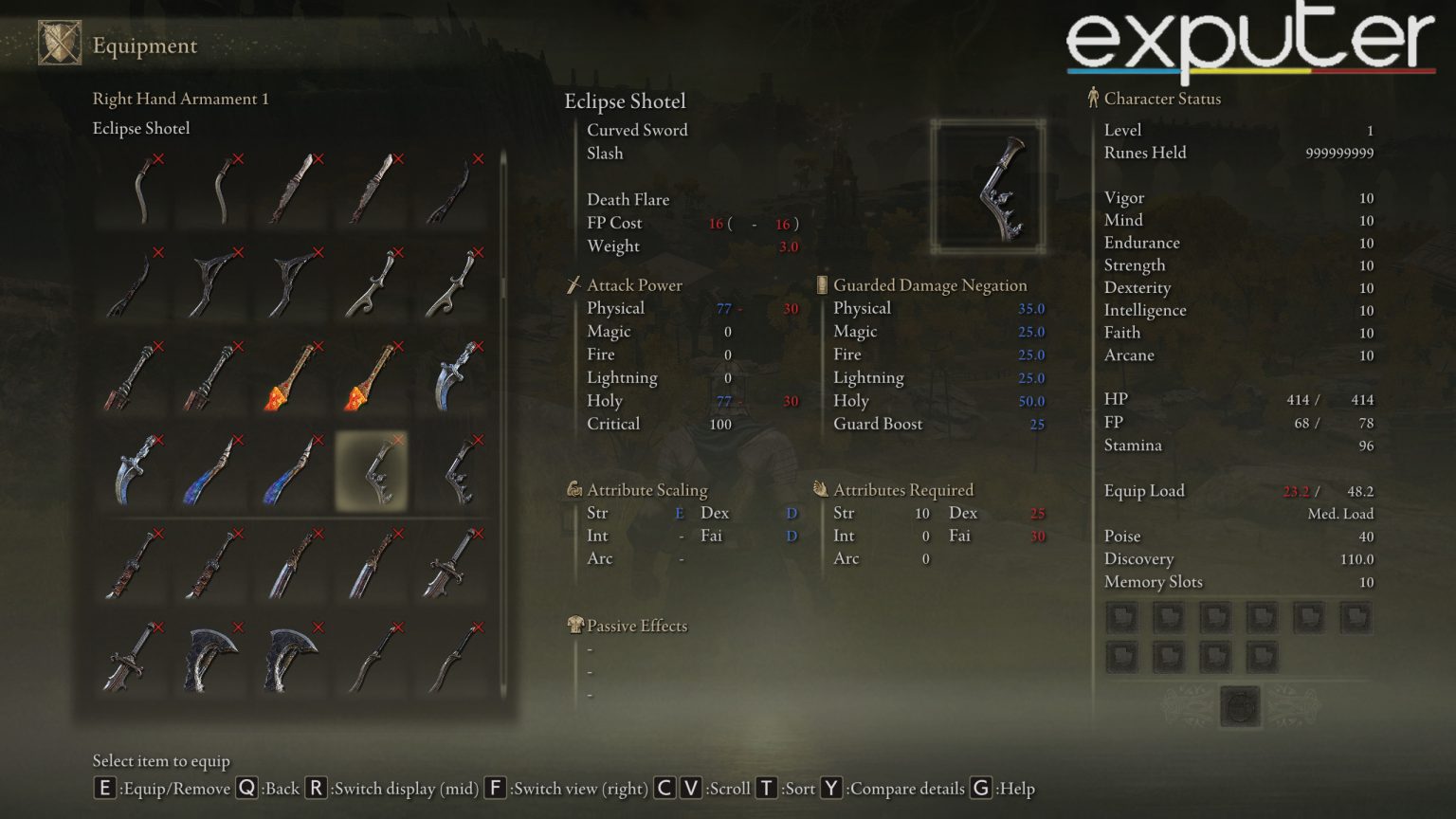Click the G Help prompt
Image resolution: width=1456 pixels, height=819 pixels.
980,788
